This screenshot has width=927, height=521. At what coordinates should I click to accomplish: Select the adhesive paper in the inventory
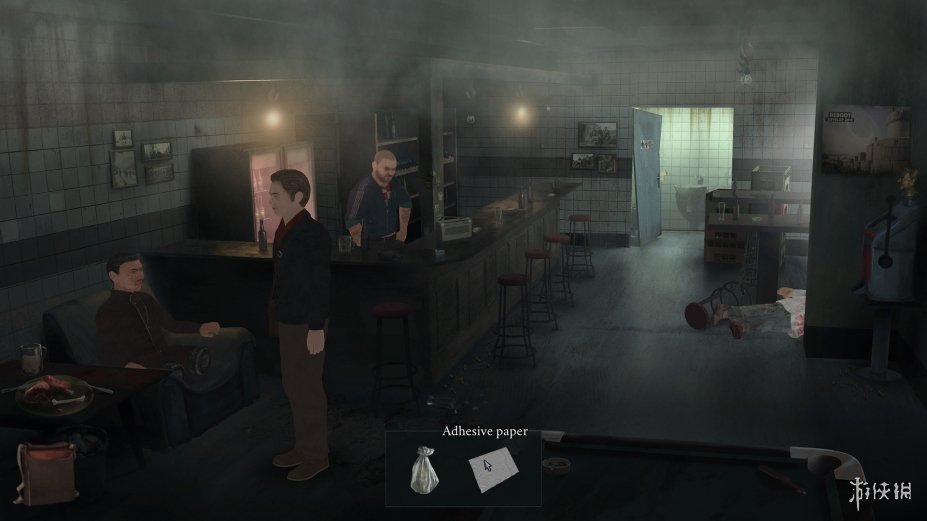[x=490, y=470]
